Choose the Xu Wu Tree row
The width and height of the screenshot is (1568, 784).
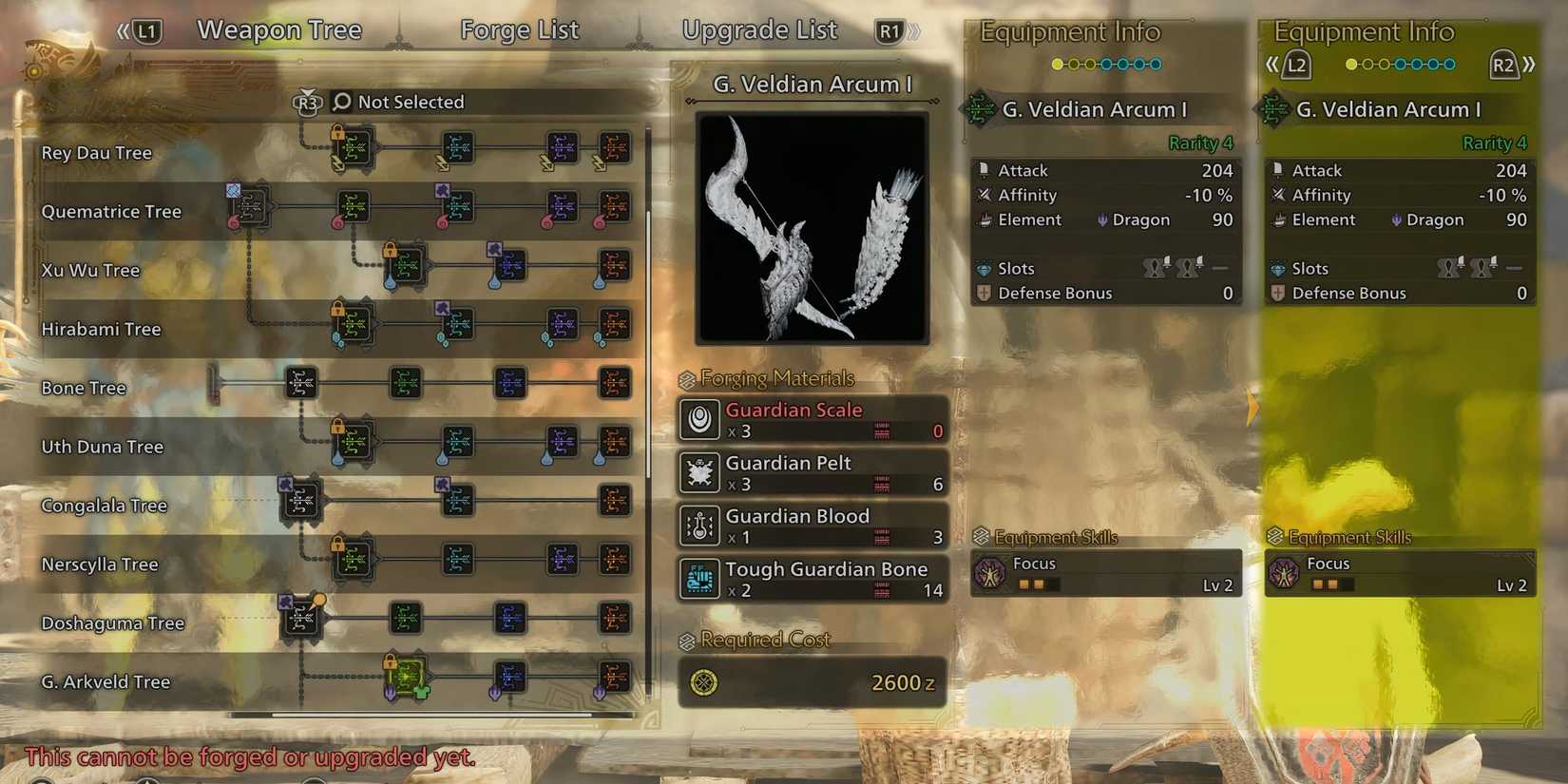tap(90, 271)
